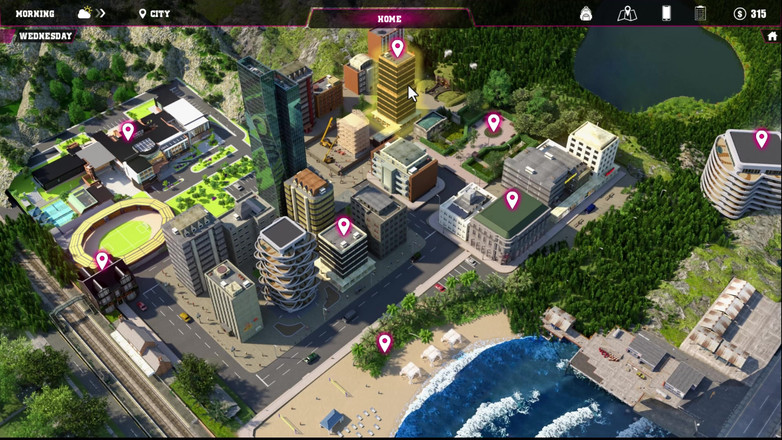782x440 pixels.
Task: Open the backpack inventory
Action: click(x=586, y=14)
